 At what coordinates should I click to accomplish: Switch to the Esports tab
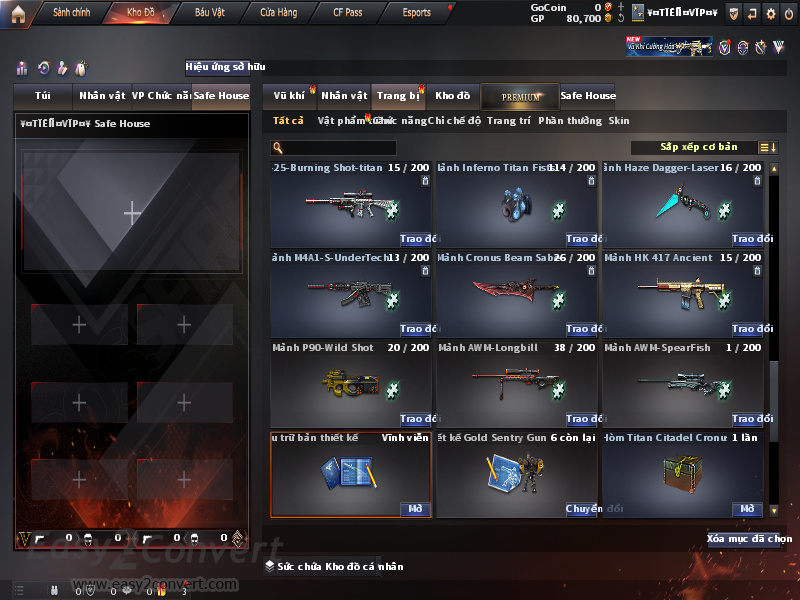[416, 13]
